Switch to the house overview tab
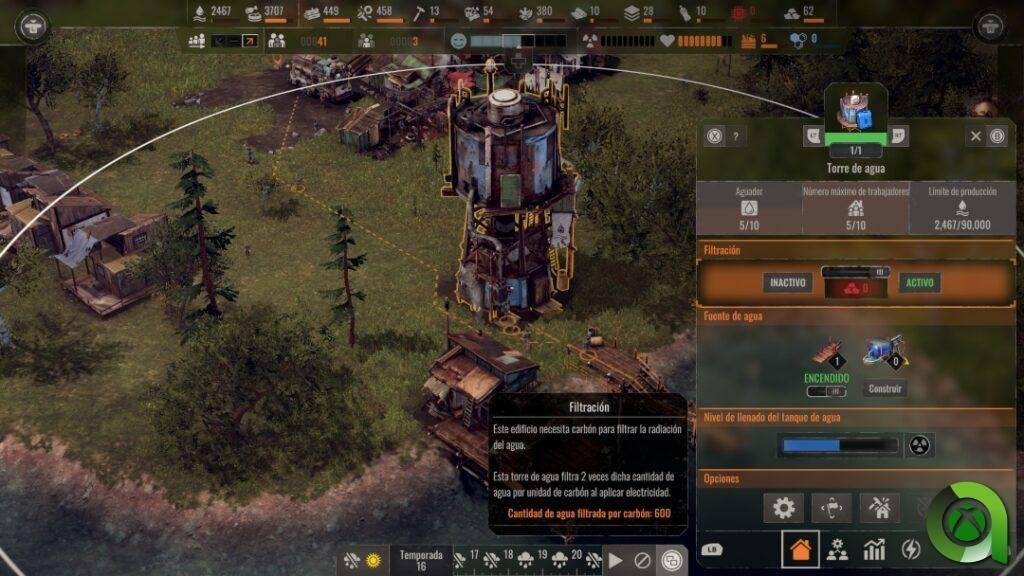Image resolution: width=1024 pixels, height=576 pixels. pyautogui.click(x=800, y=549)
